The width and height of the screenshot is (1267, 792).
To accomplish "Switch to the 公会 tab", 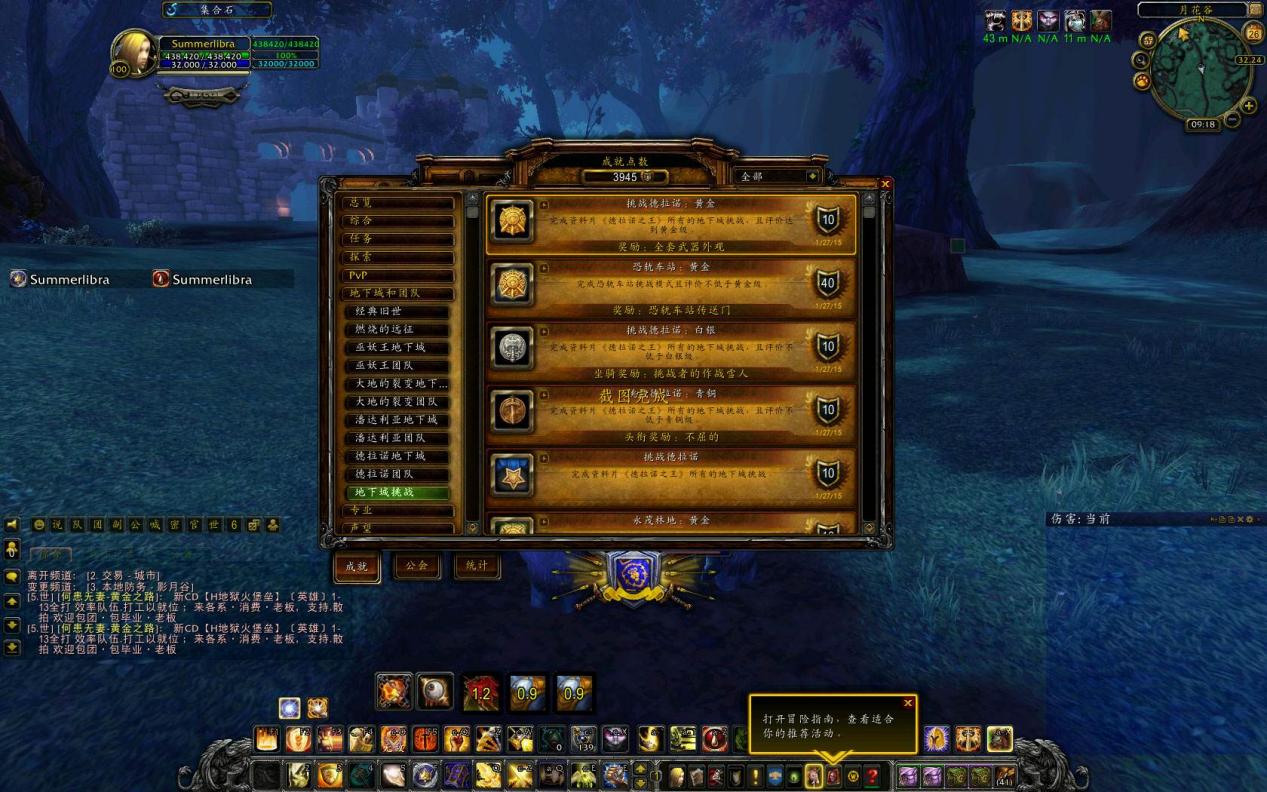I will [417, 566].
